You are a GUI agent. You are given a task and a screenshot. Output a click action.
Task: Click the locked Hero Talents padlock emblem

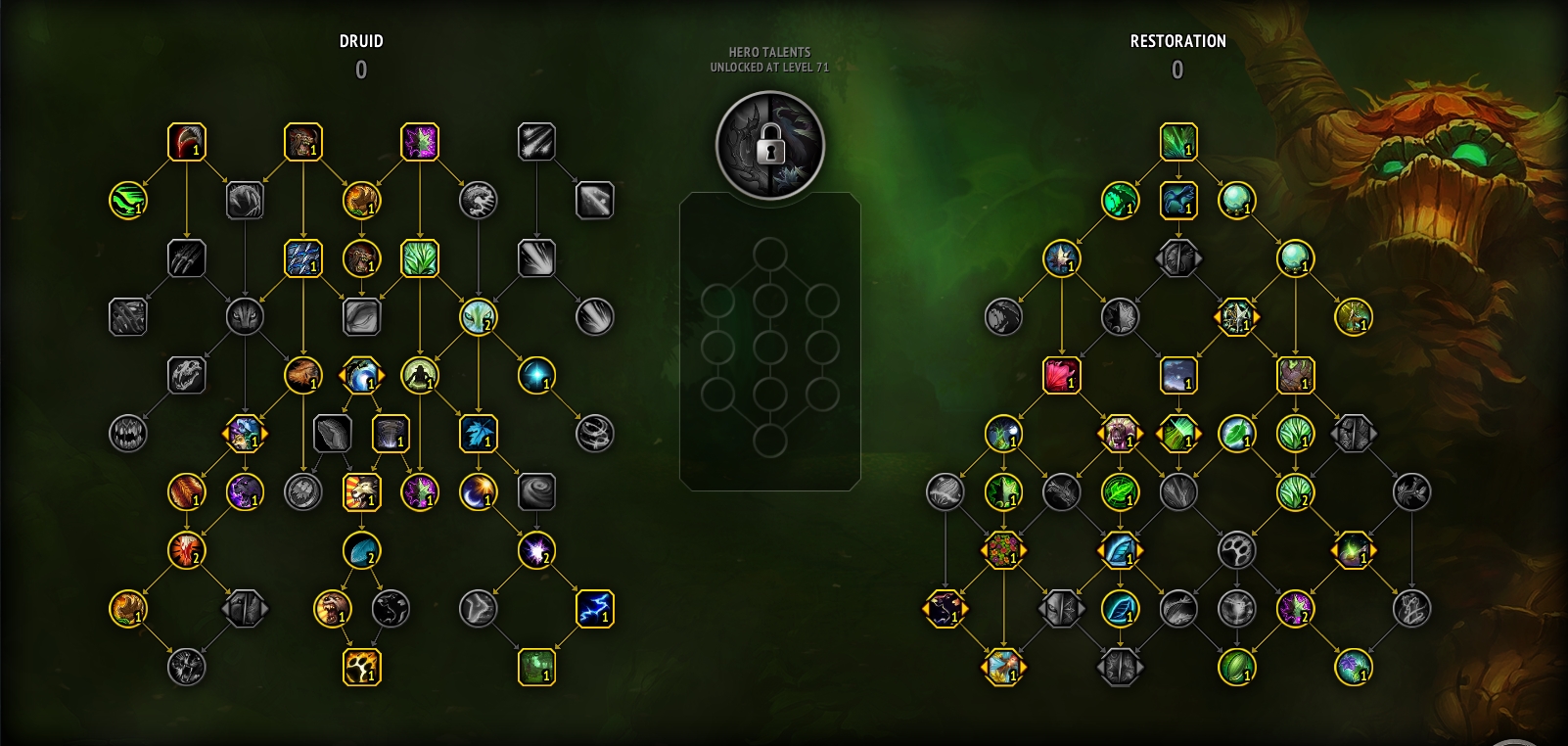coord(770,145)
